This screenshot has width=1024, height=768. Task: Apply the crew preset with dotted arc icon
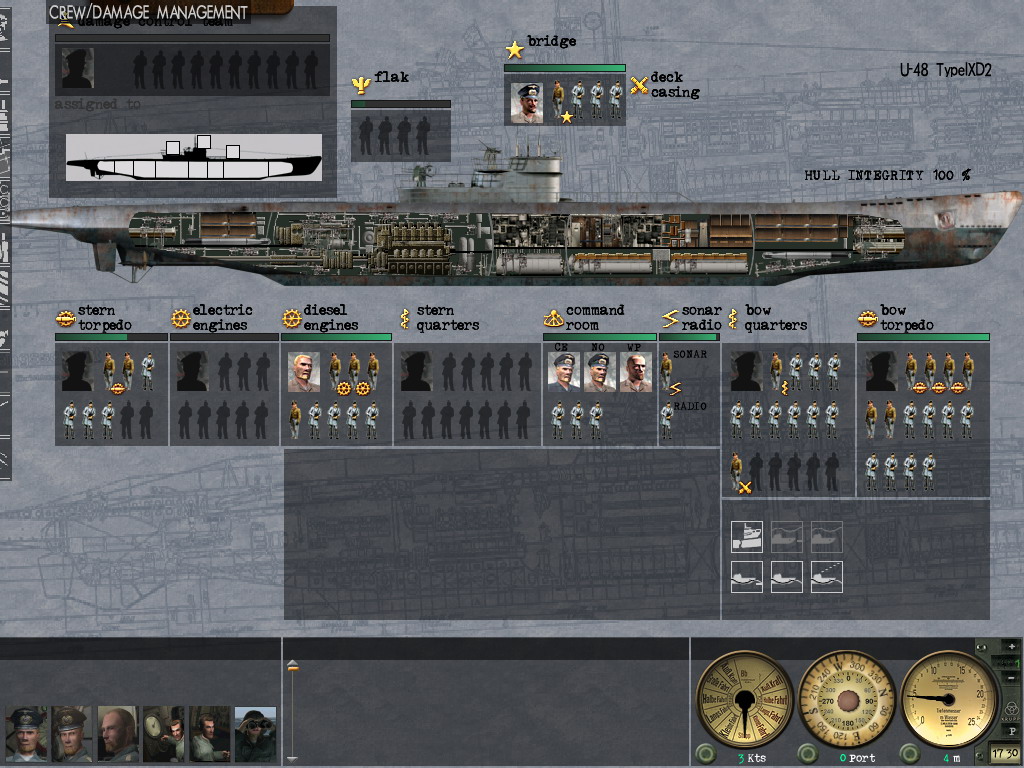coord(827,576)
